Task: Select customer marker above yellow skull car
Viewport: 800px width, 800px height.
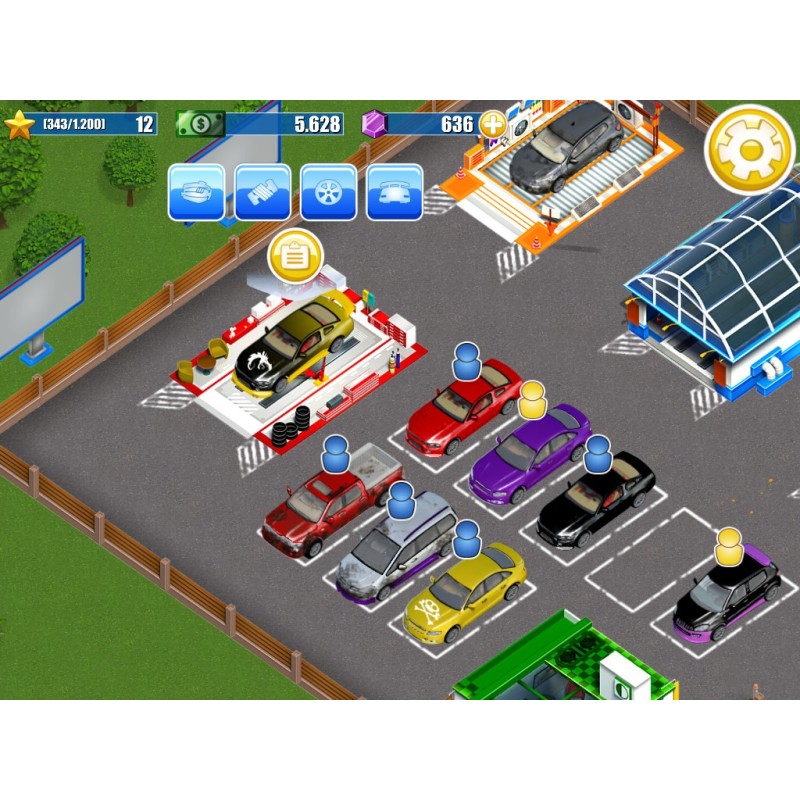Action: click(x=467, y=540)
